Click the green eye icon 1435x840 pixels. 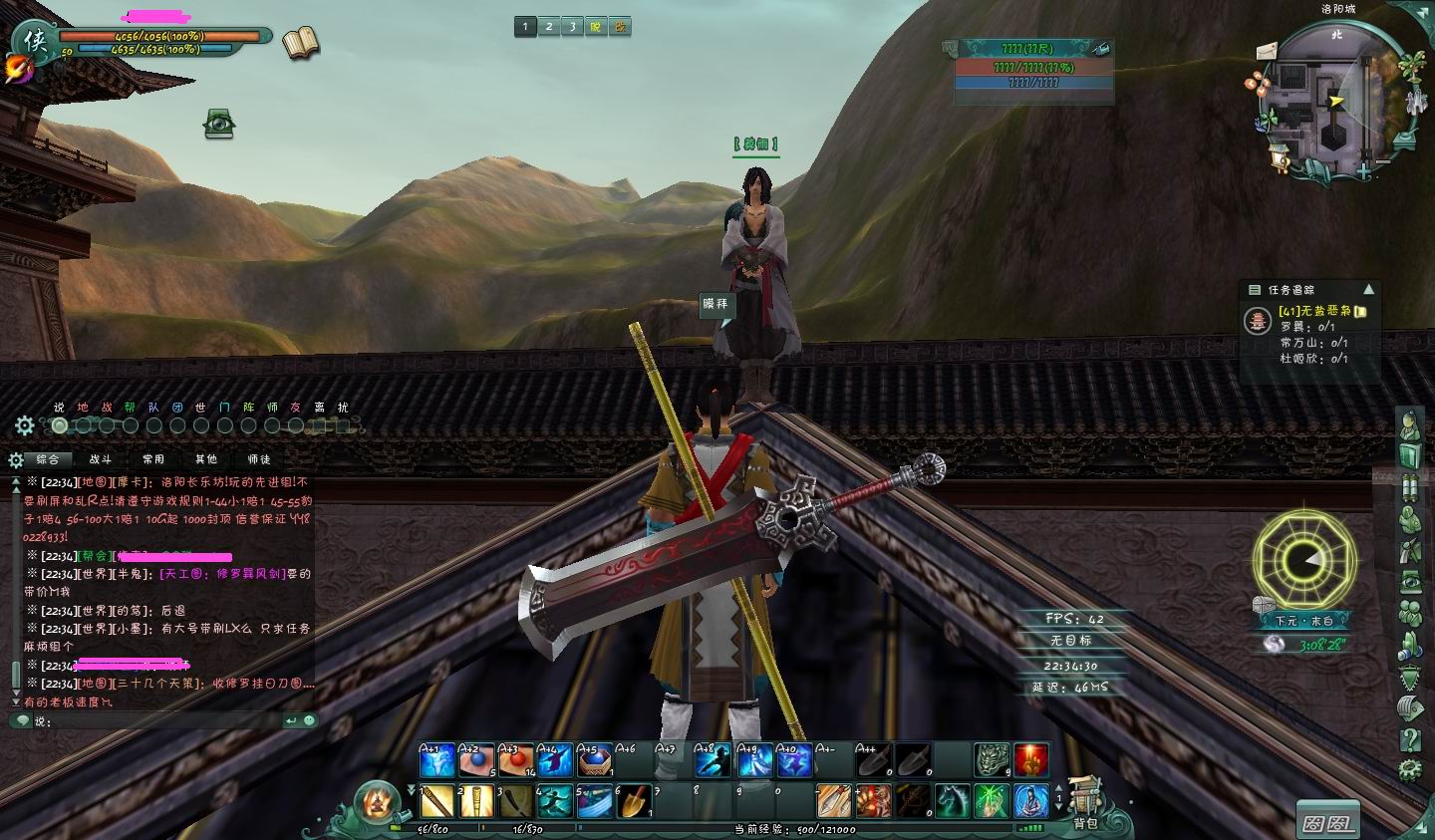[219, 123]
